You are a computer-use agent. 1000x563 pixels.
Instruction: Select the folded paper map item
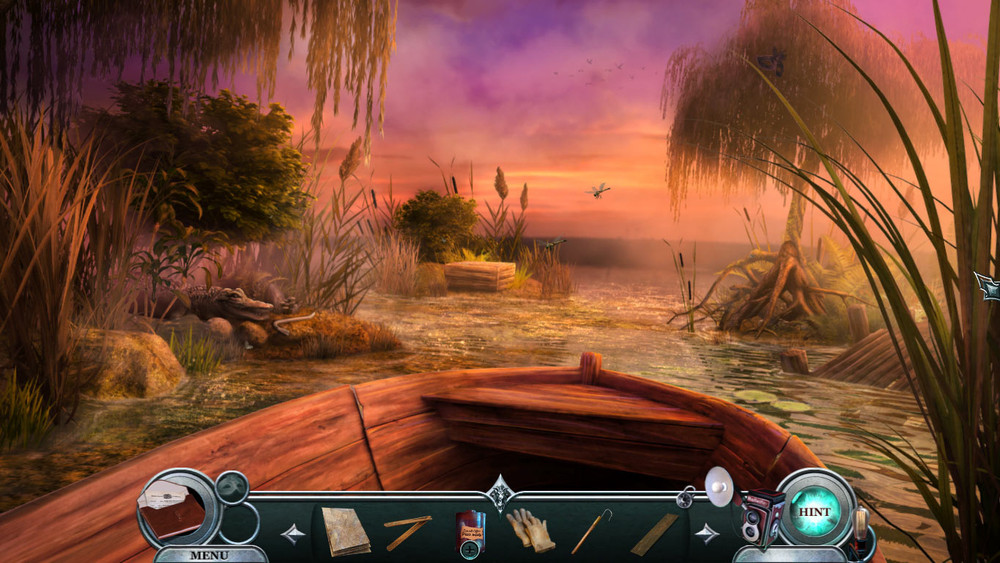pyautogui.click(x=345, y=531)
